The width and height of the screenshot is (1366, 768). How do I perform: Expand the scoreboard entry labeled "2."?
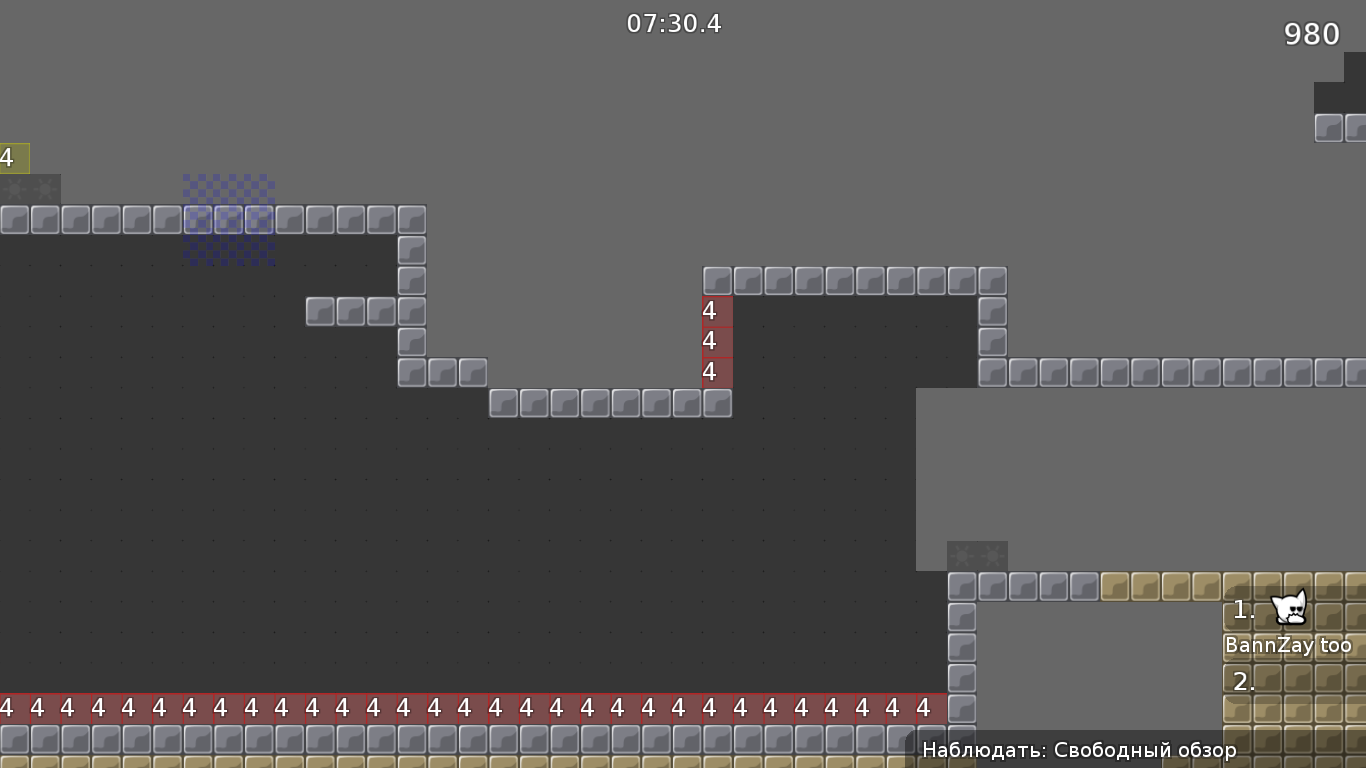point(1243,682)
